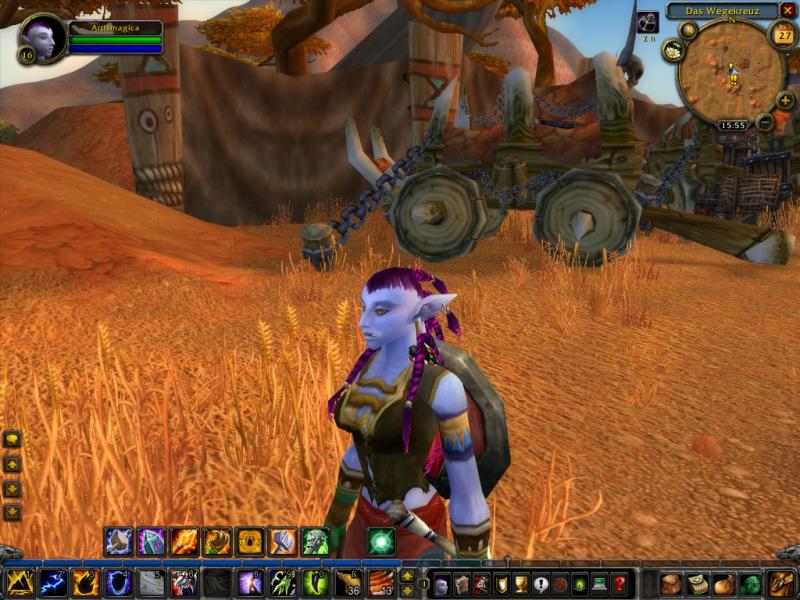Click the Artismagica player portrait
The width and height of the screenshot is (800, 600).
click(43, 38)
